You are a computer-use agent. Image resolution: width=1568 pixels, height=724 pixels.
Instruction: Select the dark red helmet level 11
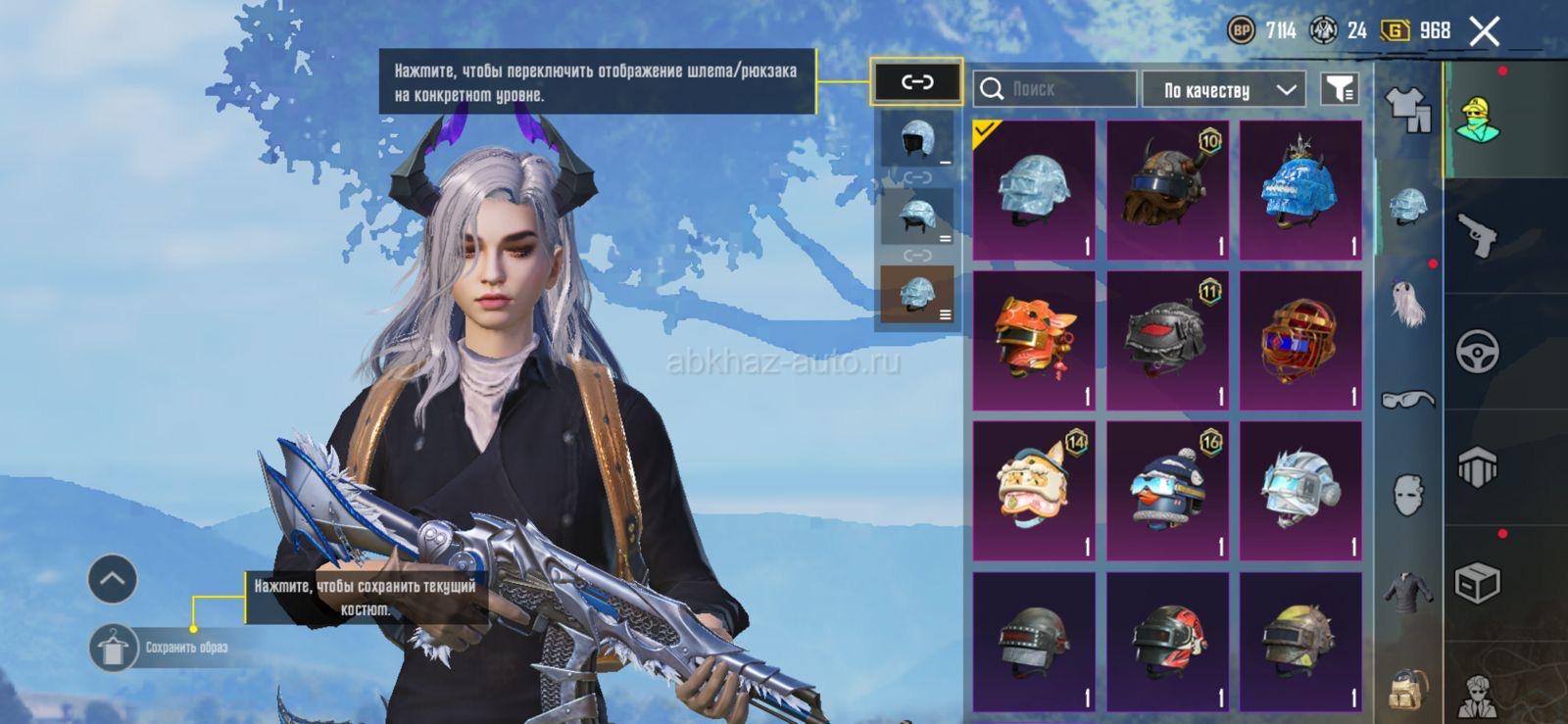point(1167,340)
